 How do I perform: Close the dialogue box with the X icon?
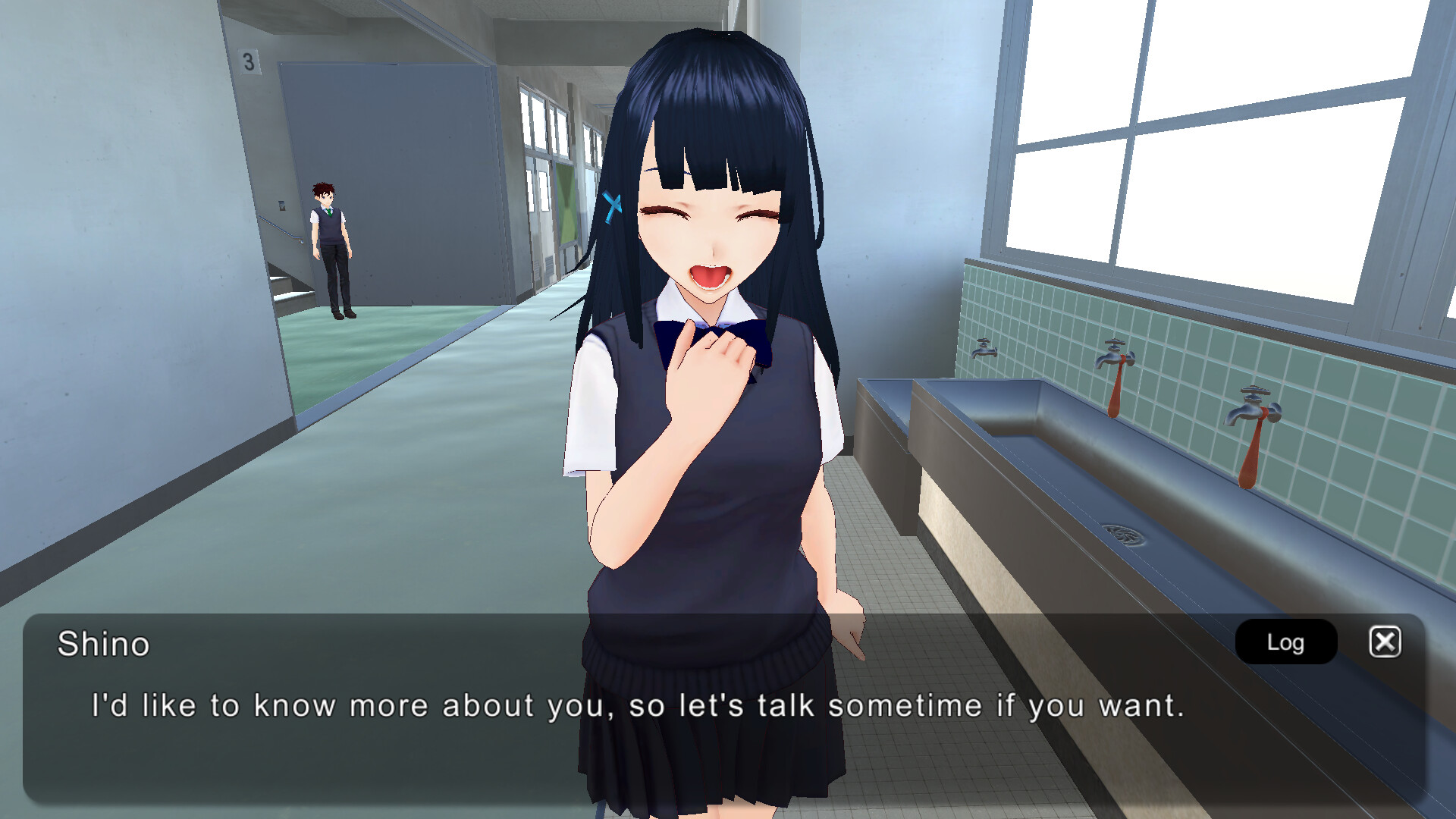1385,641
